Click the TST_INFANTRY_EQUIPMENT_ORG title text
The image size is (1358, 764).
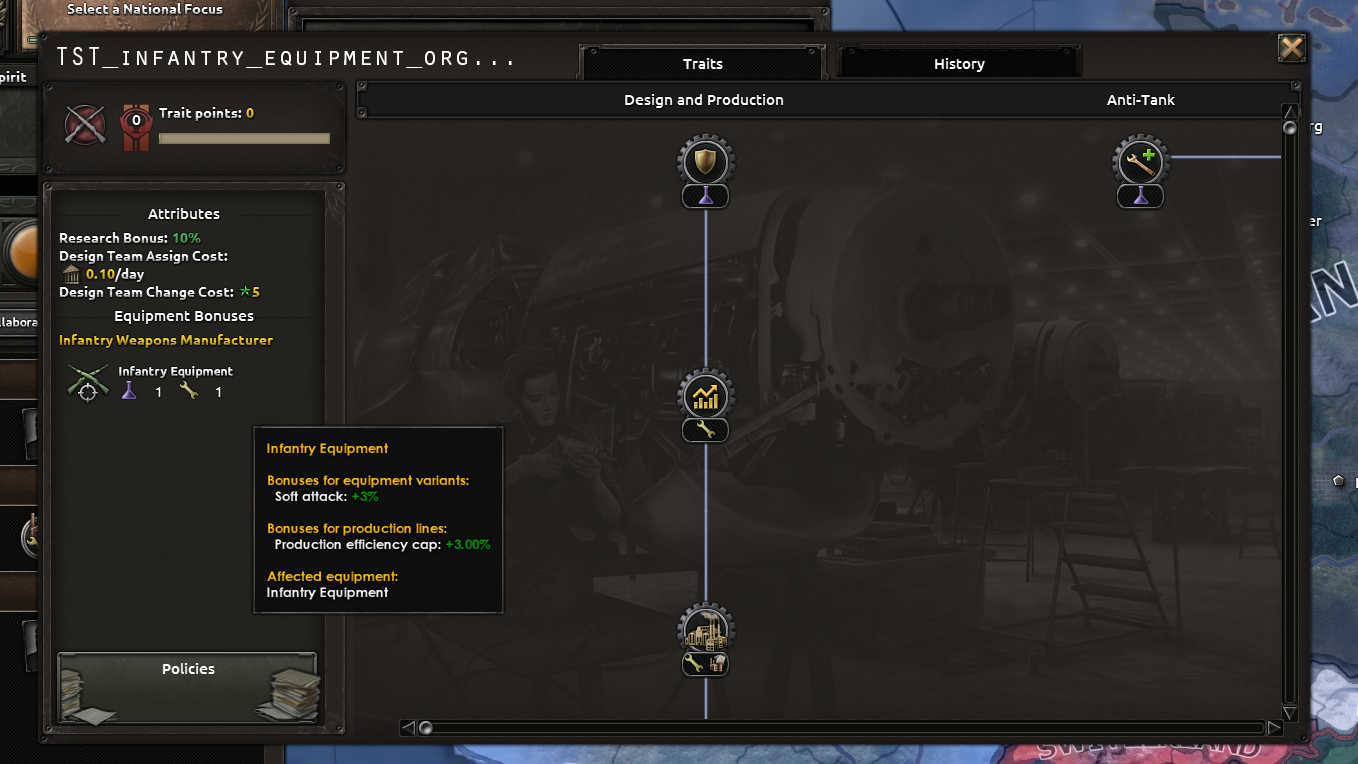point(285,57)
